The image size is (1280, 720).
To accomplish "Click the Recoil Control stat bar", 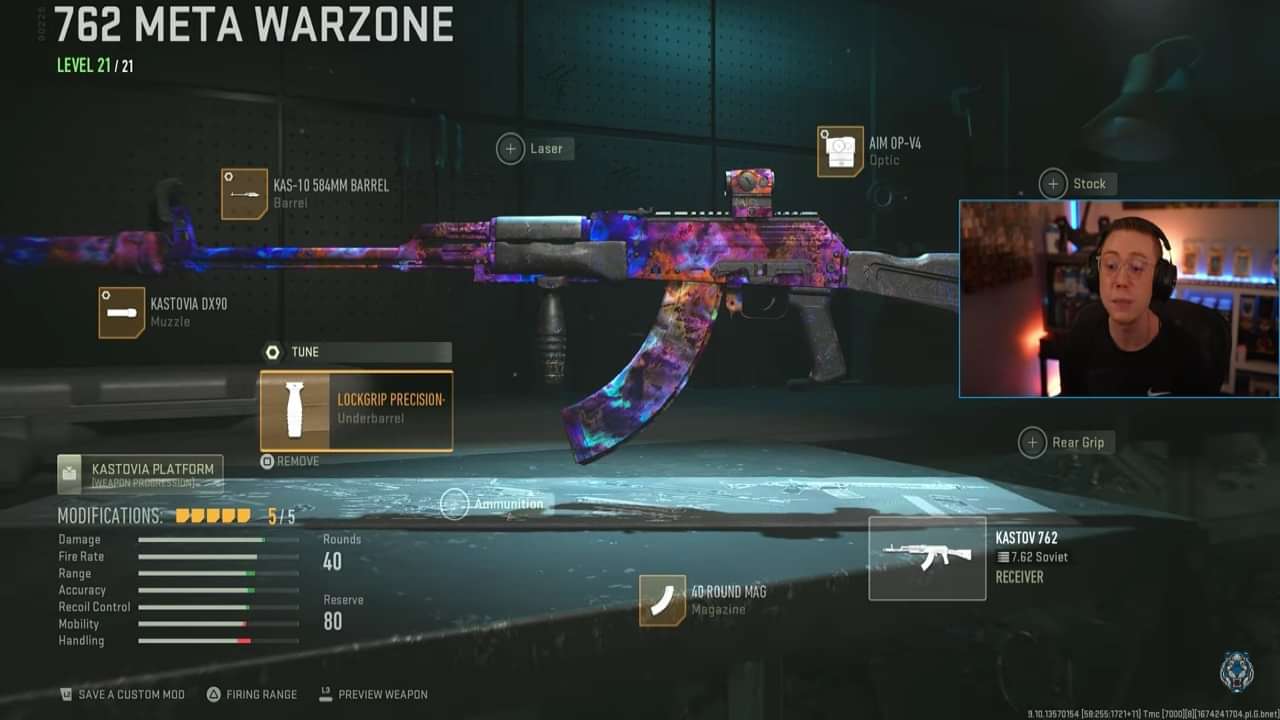I will (x=218, y=607).
